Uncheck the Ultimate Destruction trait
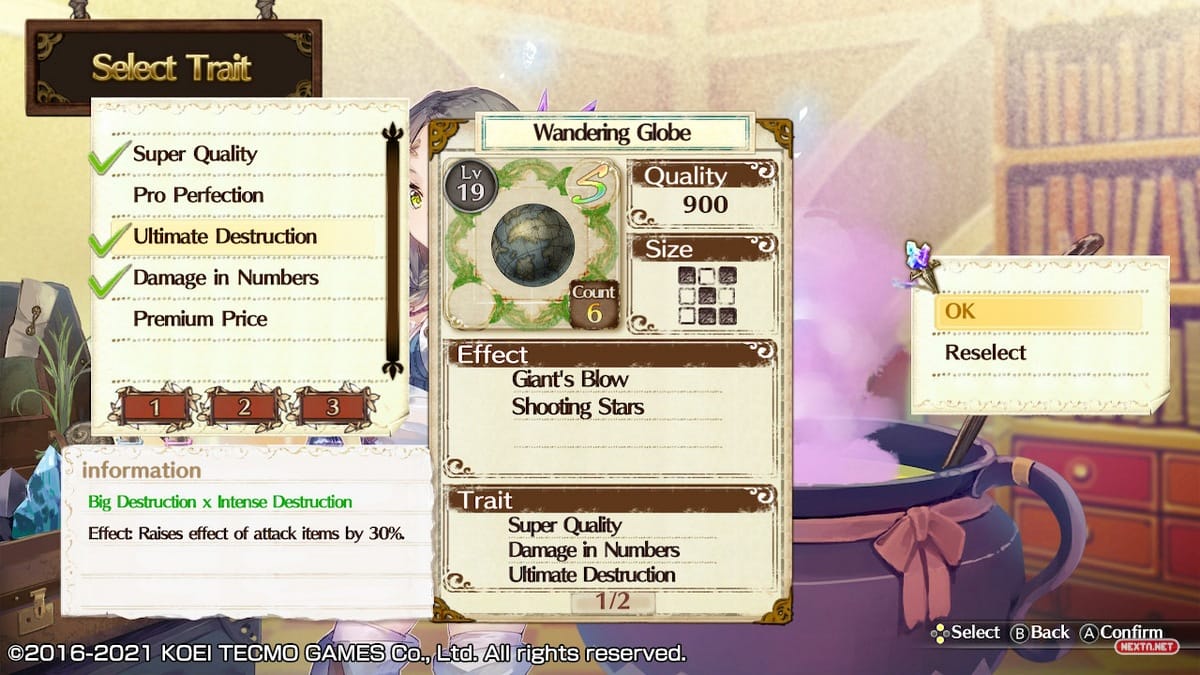Image resolution: width=1200 pixels, height=675 pixels. pos(224,237)
